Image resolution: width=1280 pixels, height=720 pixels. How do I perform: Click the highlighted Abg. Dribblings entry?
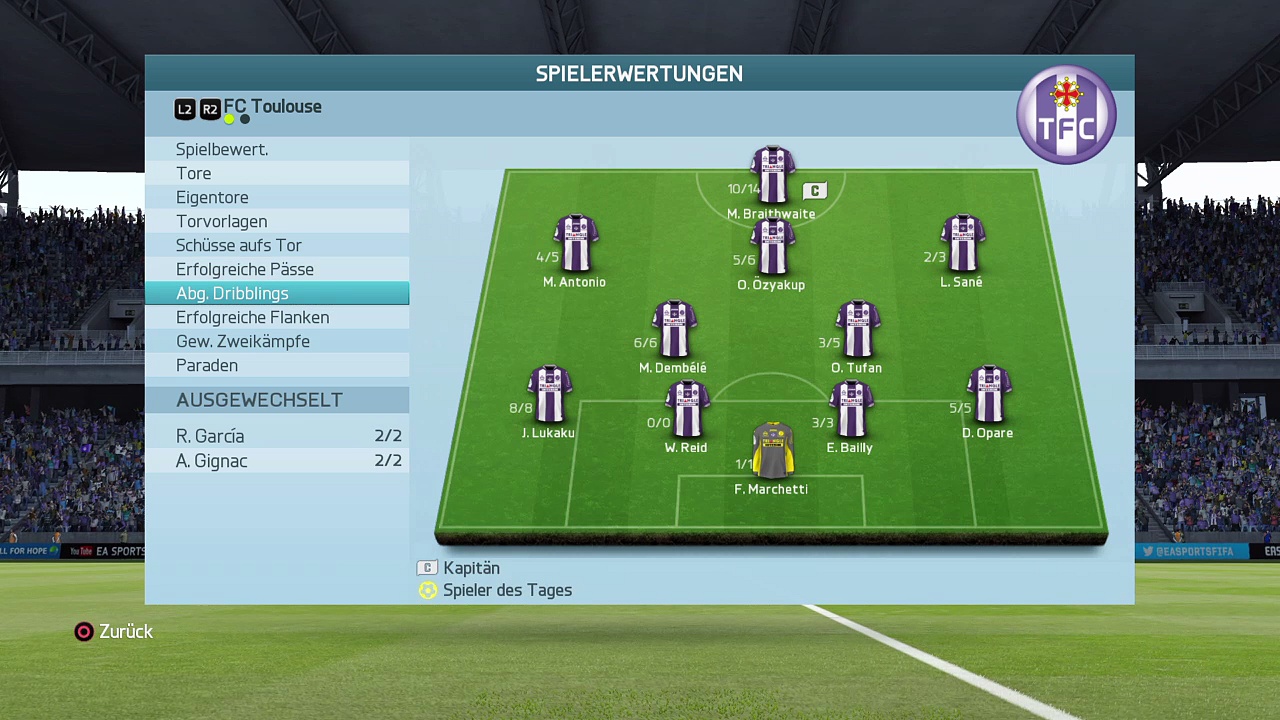tap(232, 293)
